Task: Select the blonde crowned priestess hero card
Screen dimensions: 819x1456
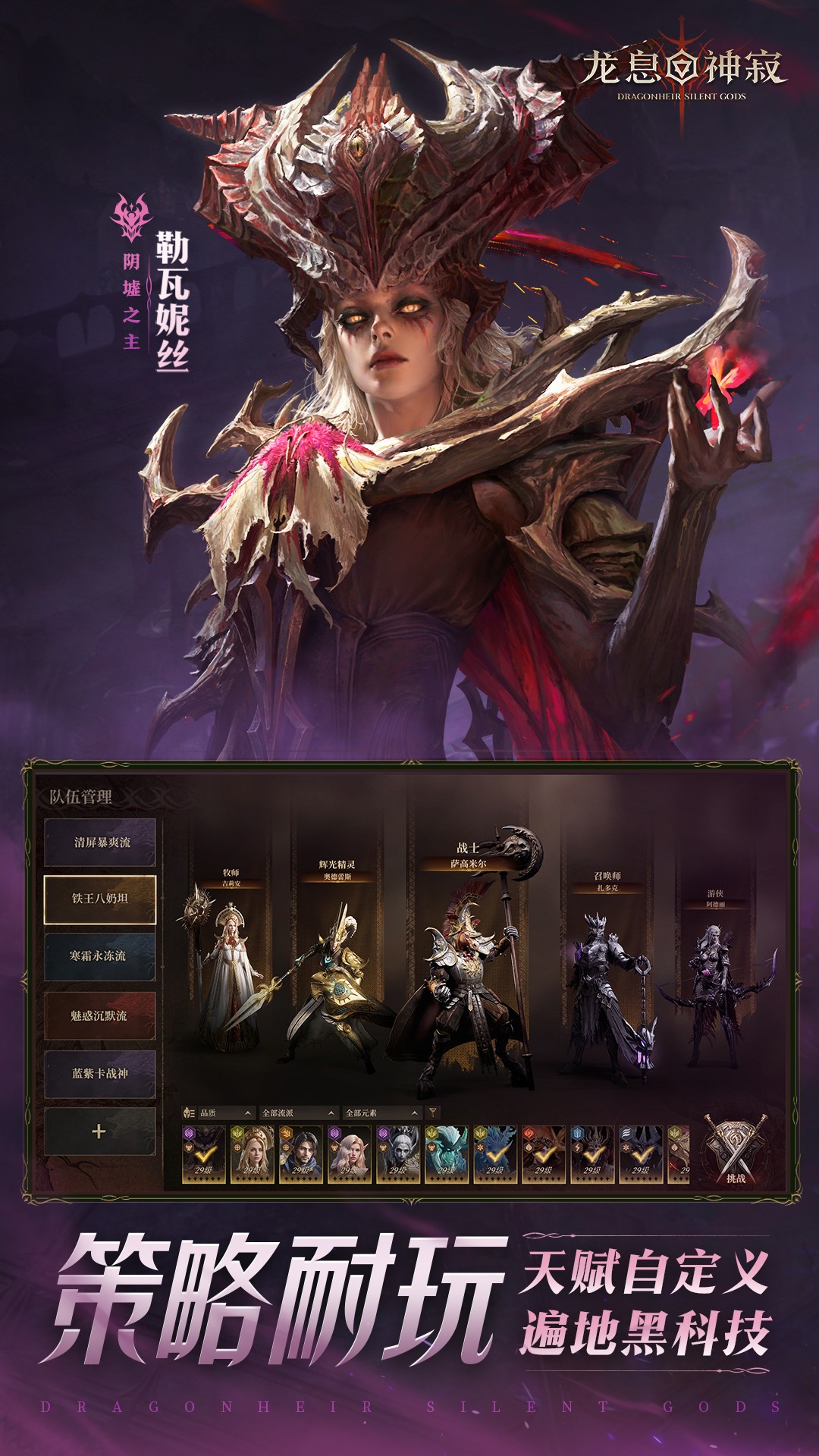Action: pos(253,1154)
